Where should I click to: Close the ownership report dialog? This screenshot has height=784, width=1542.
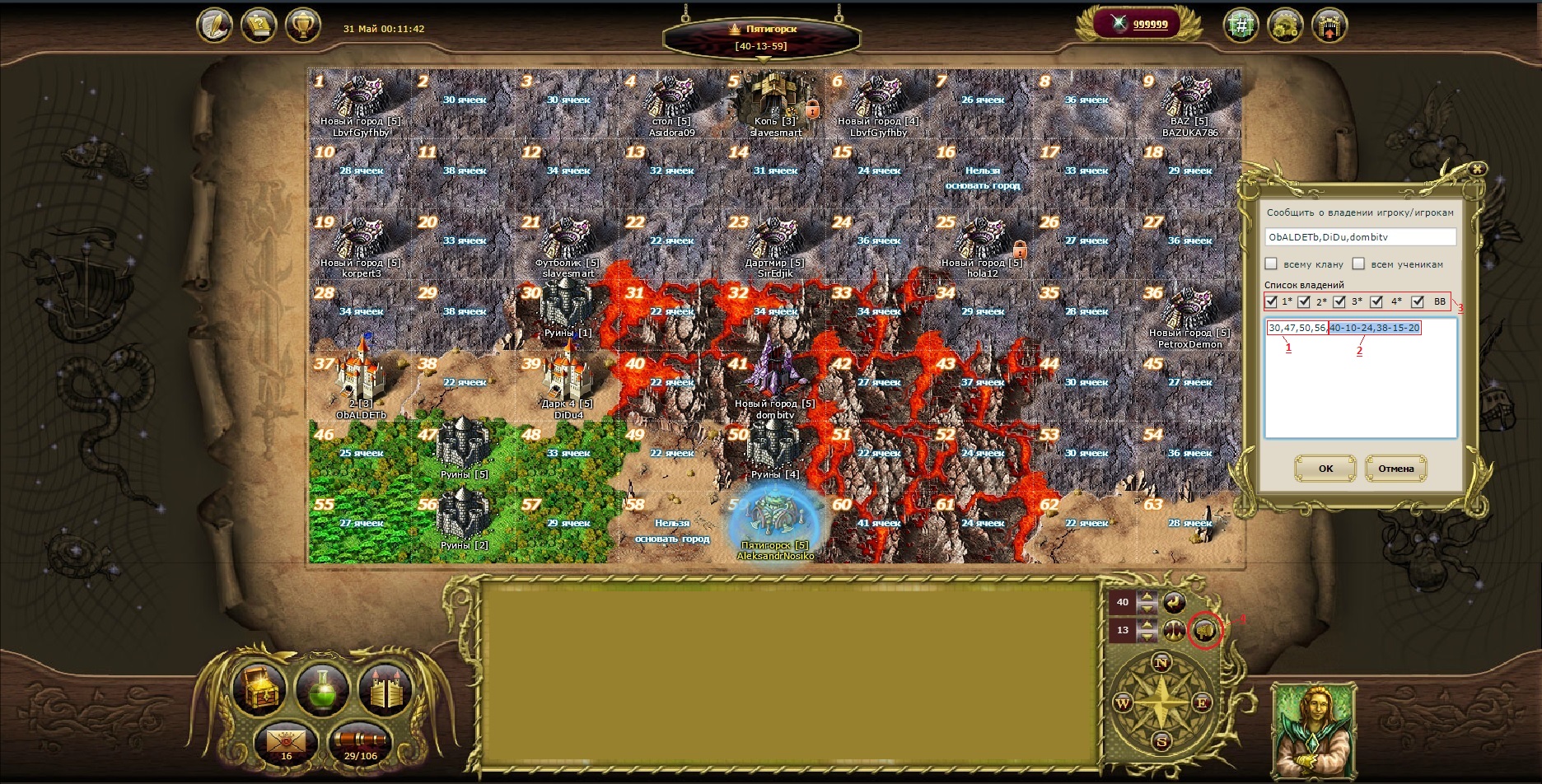pyautogui.click(x=1478, y=169)
